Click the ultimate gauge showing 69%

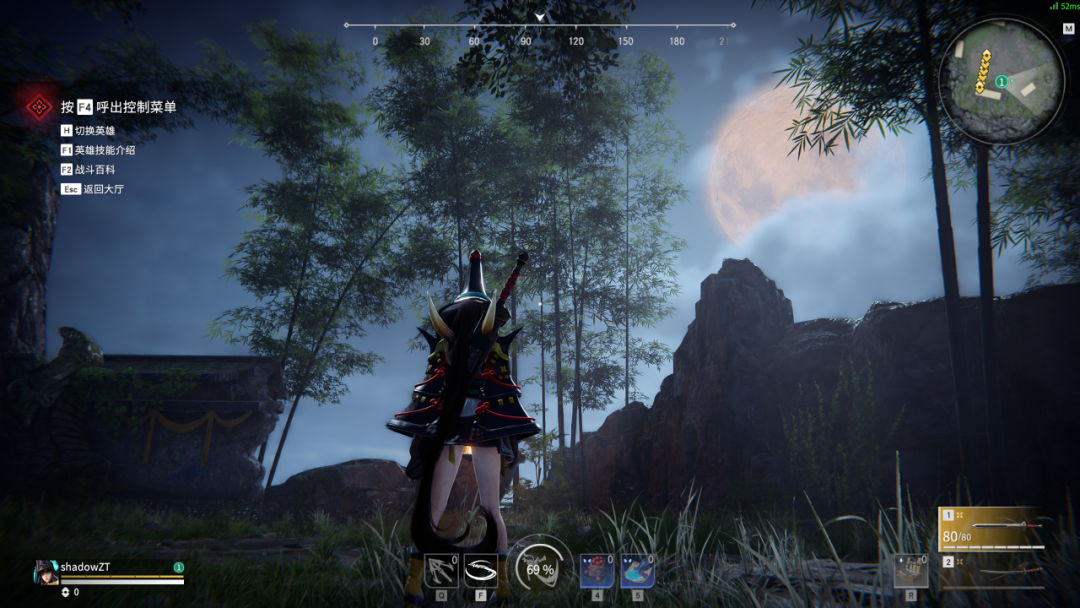coord(540,568)
